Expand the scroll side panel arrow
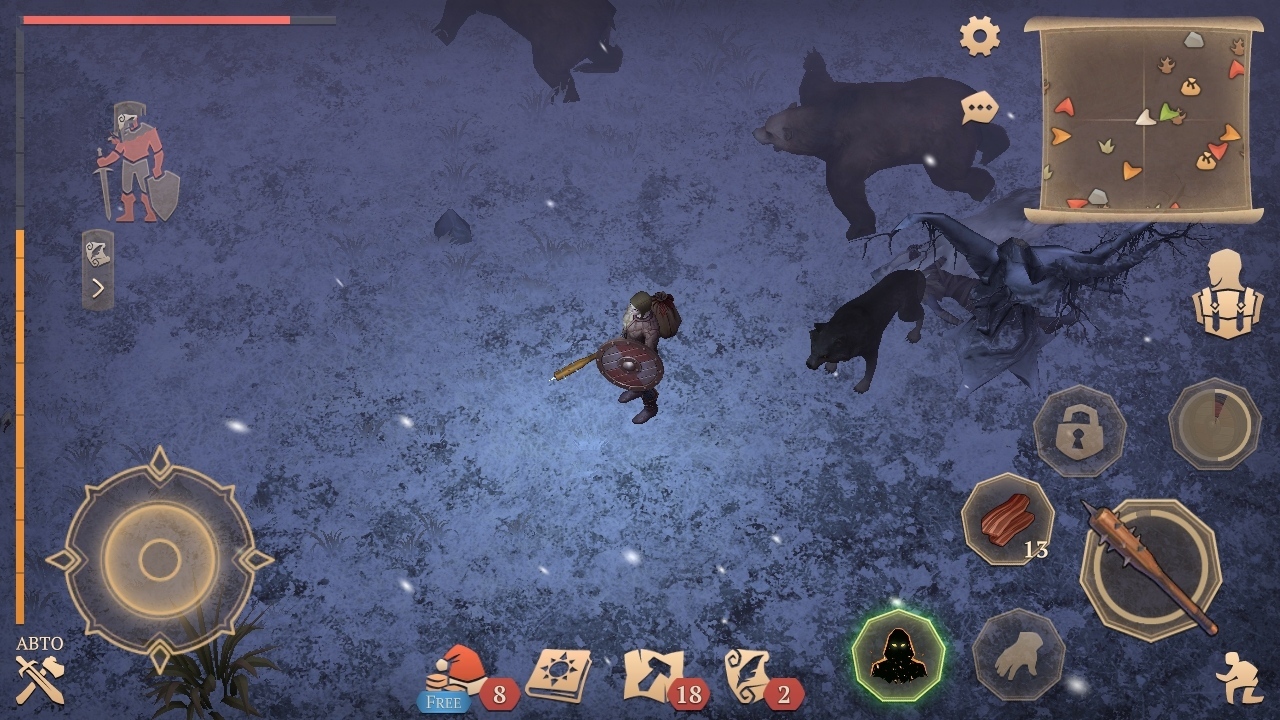 point(98,270)
